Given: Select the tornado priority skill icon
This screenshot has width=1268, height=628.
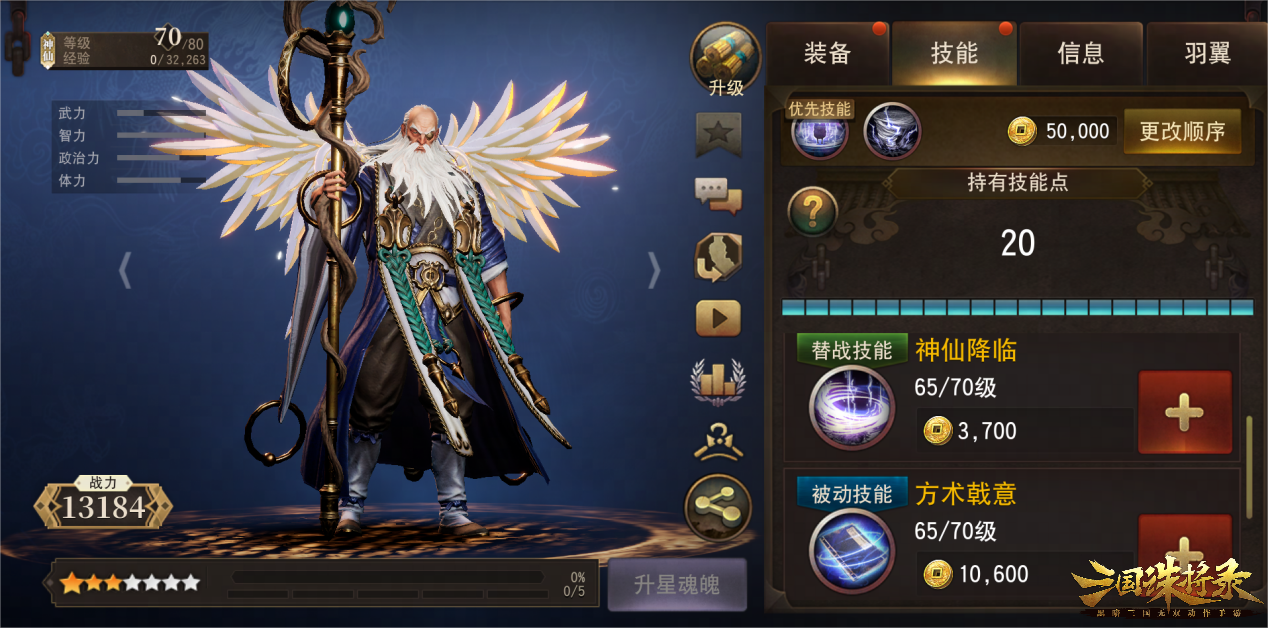Looking at the screenshot, I should [892, 131].
